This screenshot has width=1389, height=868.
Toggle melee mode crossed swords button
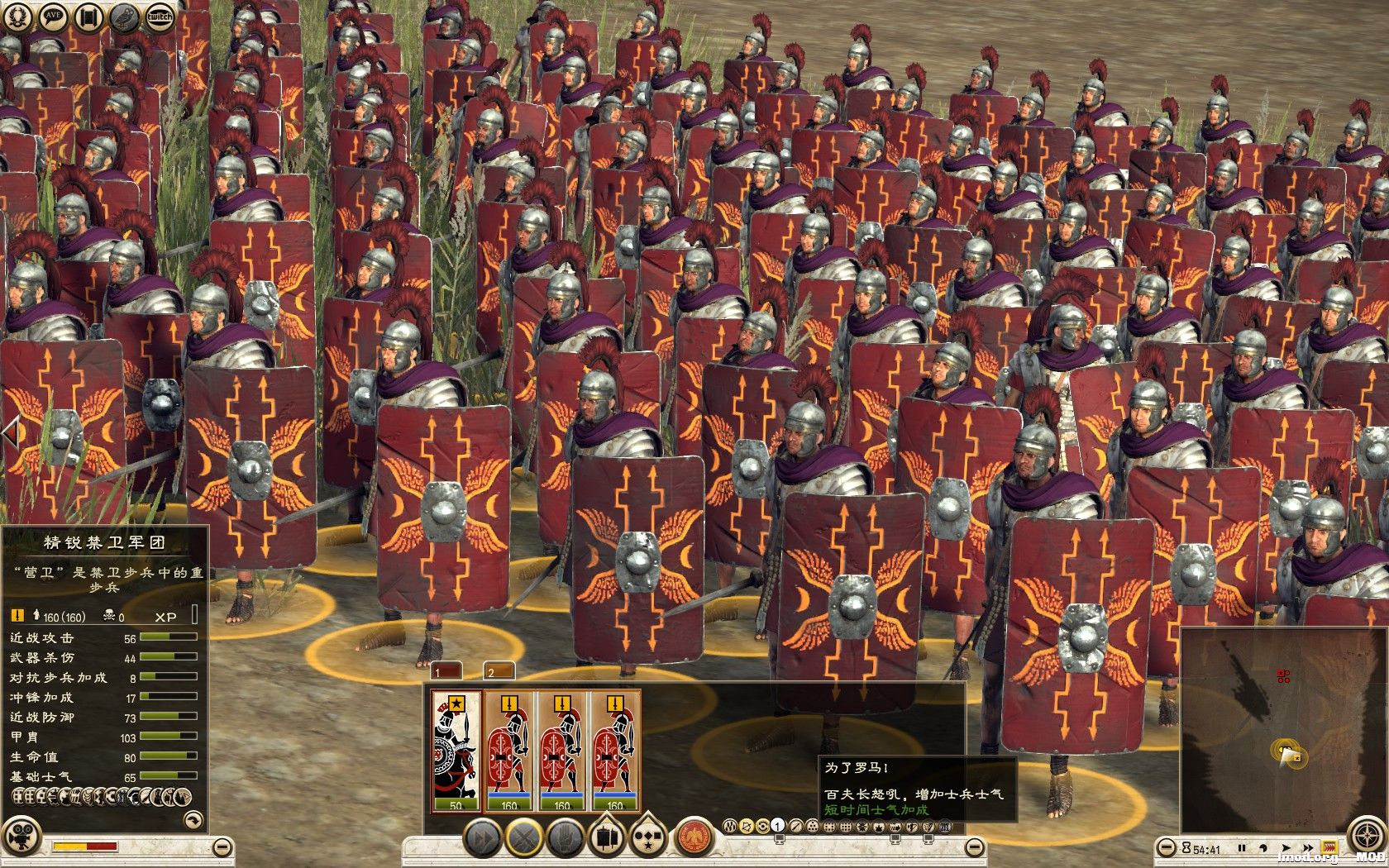523,839
